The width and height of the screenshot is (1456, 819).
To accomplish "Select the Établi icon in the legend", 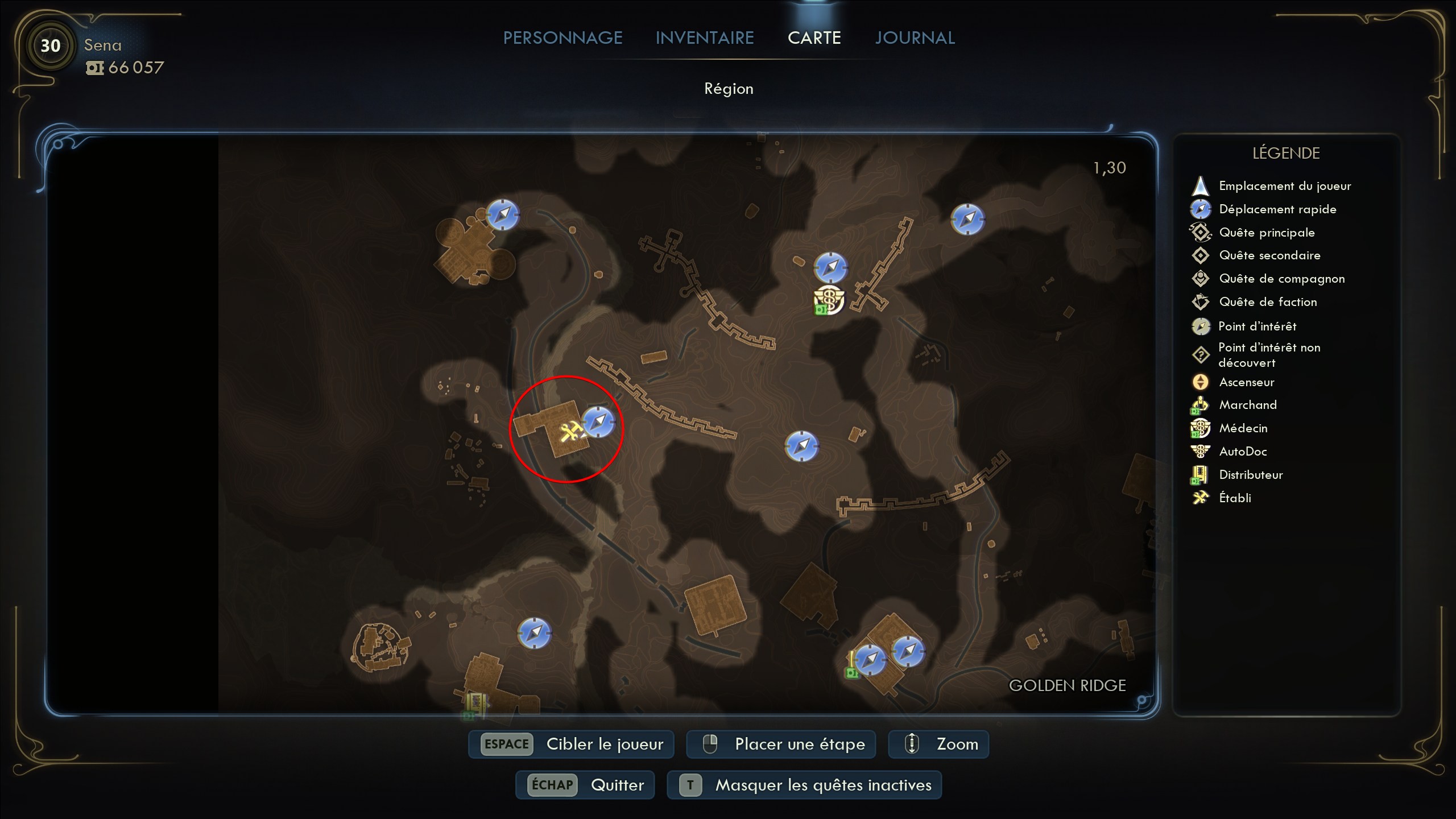I will (x=1201, y=498).
